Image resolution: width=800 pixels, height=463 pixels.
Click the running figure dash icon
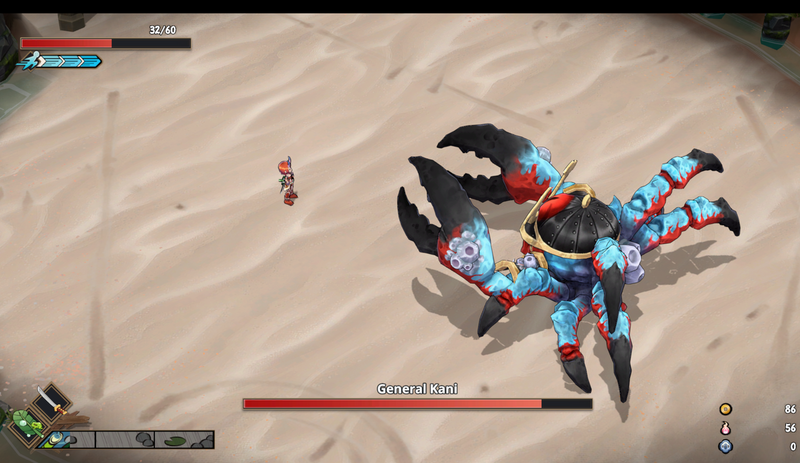[32, 60]
